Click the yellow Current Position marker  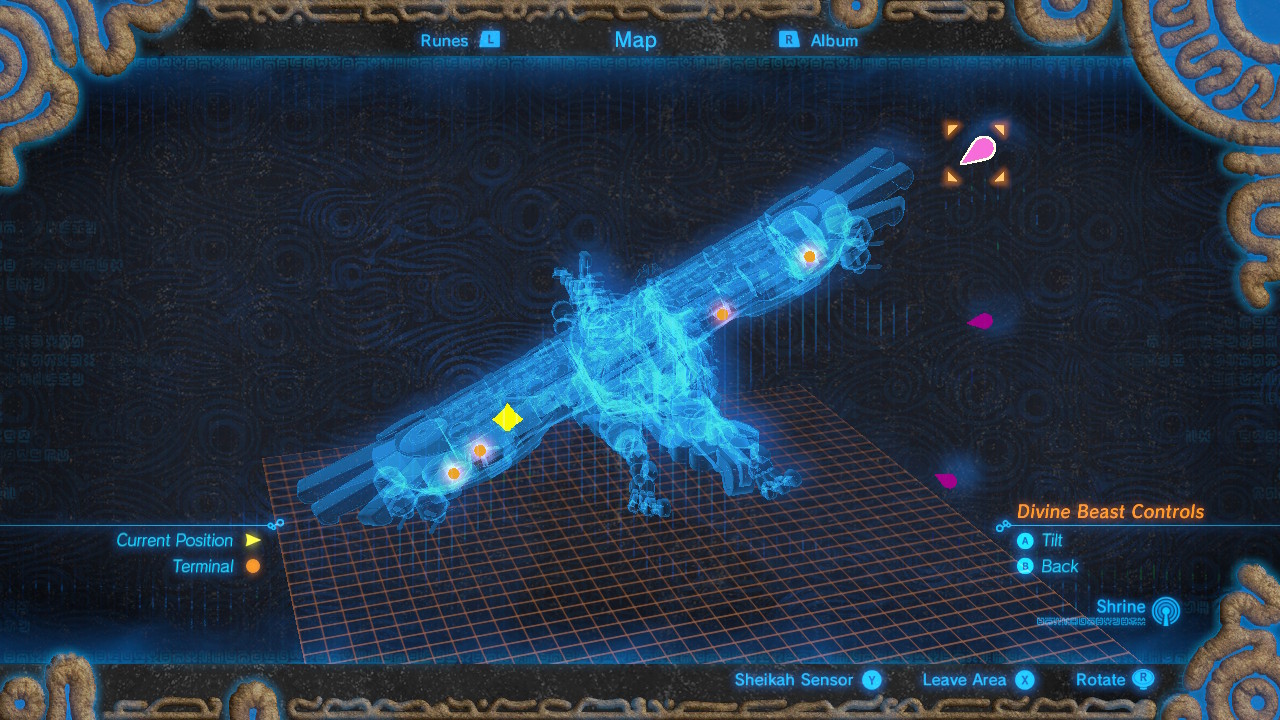[506, 420]
